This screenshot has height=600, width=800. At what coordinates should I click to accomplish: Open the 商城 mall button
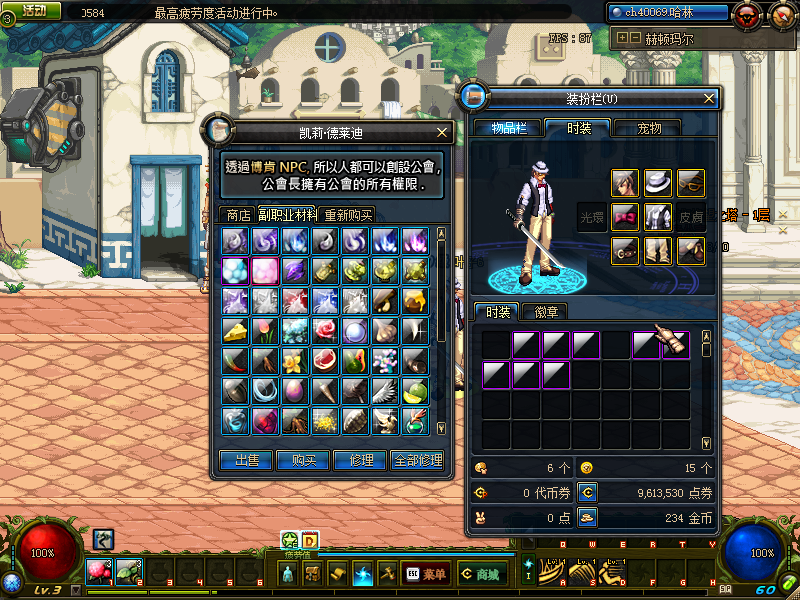click(479, 574)
